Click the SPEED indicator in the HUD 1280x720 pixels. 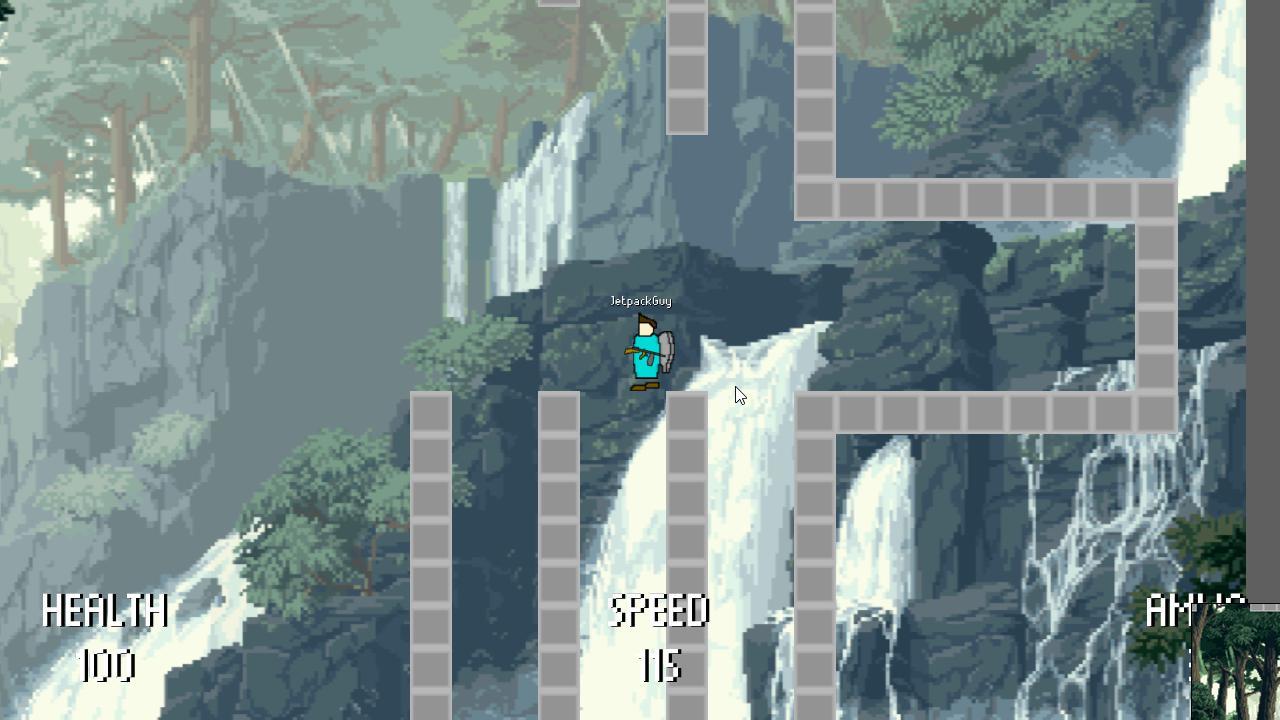tap(660, 610)
